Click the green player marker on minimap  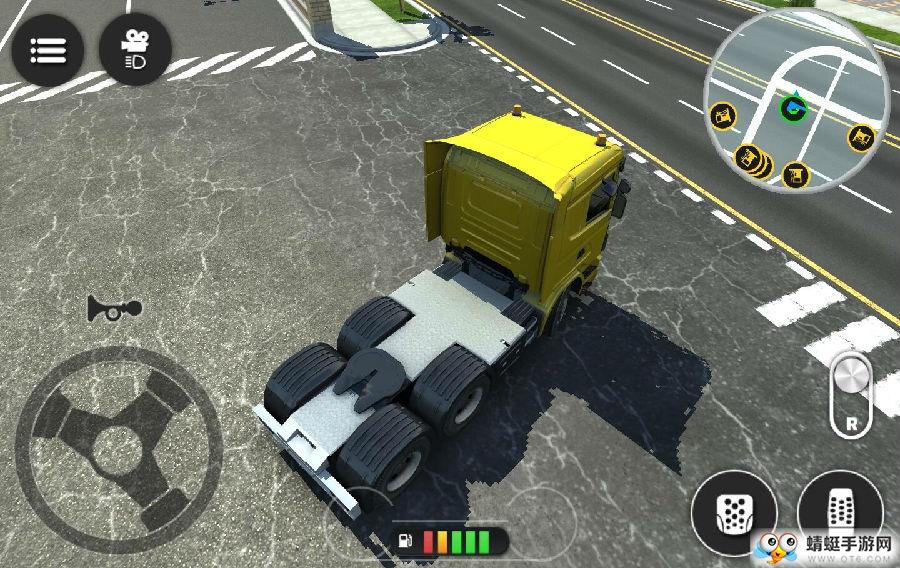pos(791,106)
